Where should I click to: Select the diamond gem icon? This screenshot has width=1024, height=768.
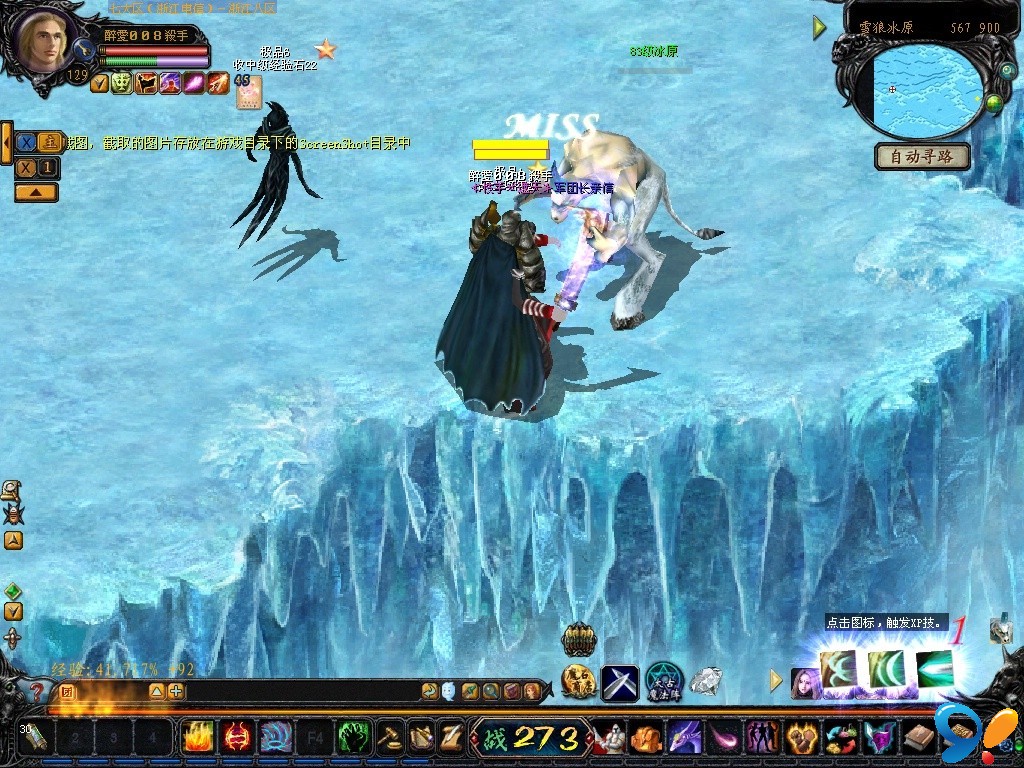(x=706, y=682)
